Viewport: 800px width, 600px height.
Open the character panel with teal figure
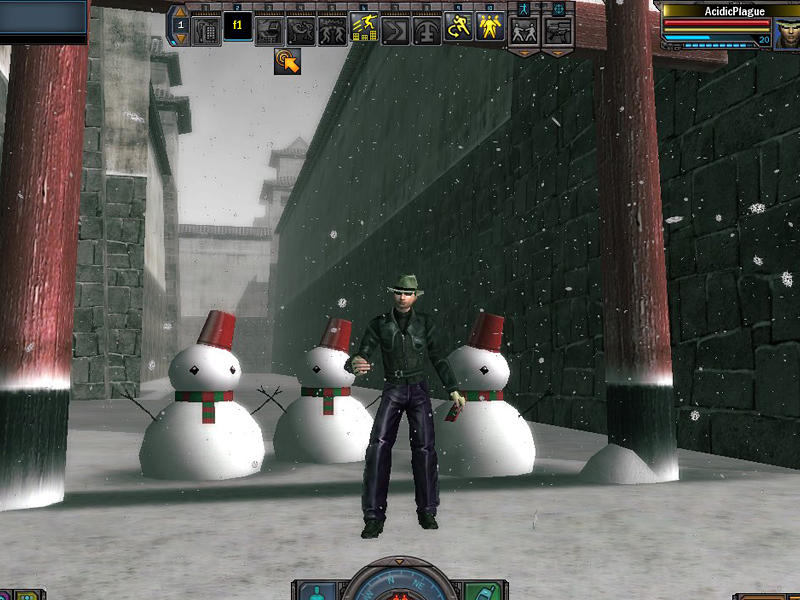(318, 590)
